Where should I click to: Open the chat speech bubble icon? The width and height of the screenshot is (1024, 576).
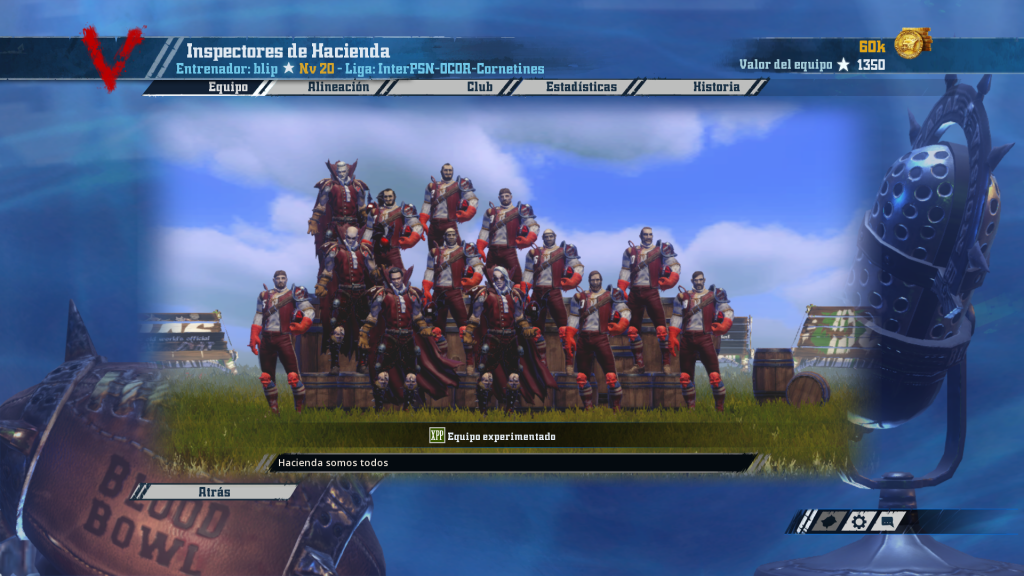click(x=888, y=521)
